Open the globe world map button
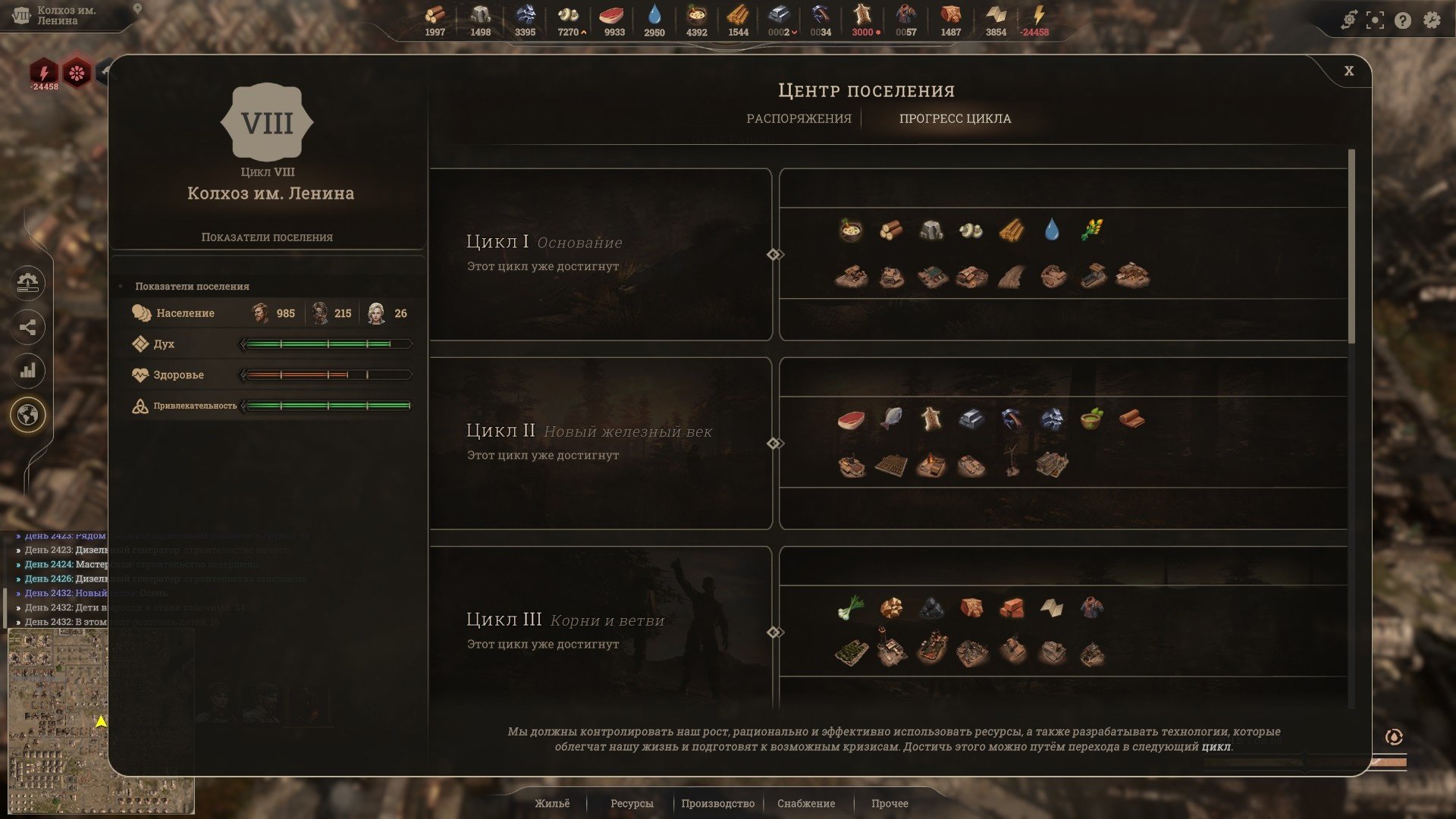The height and width of the screenshot is (819, 1456). click(28, 415)
